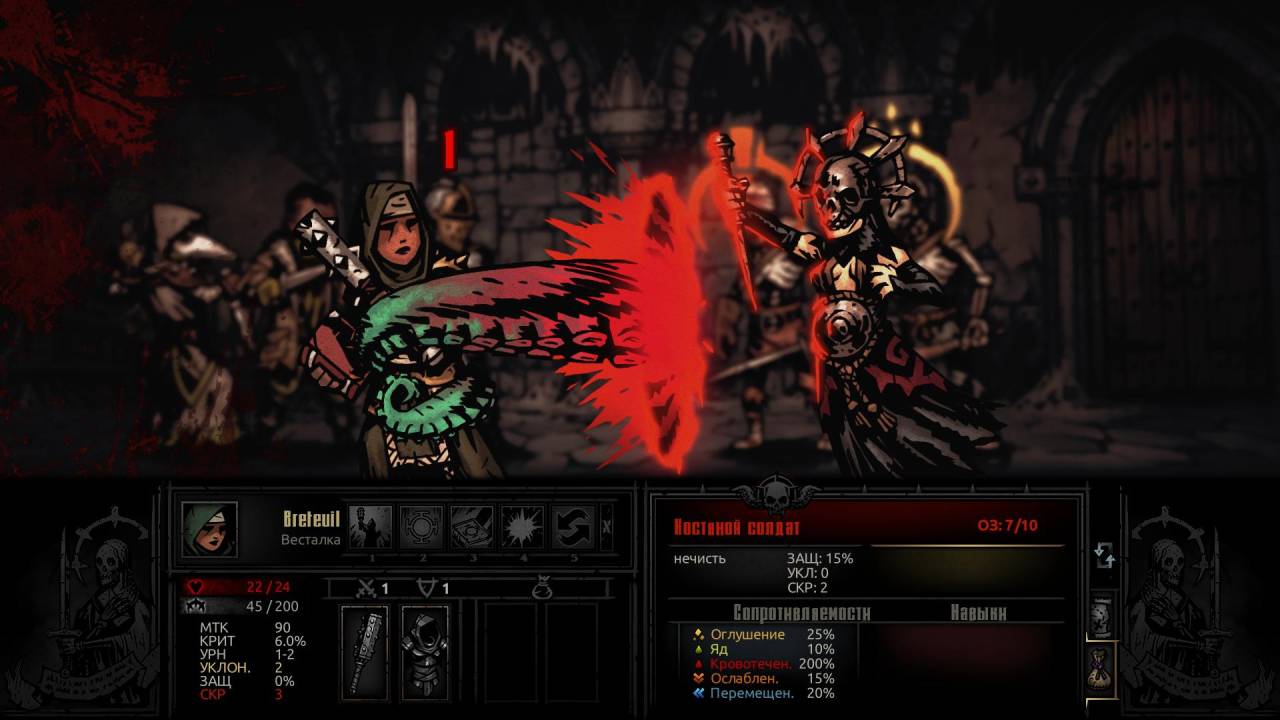Screen dimensions: 1280x720
Task: Select Breteuil's hero portrait
Action: (x=209, y=529)
